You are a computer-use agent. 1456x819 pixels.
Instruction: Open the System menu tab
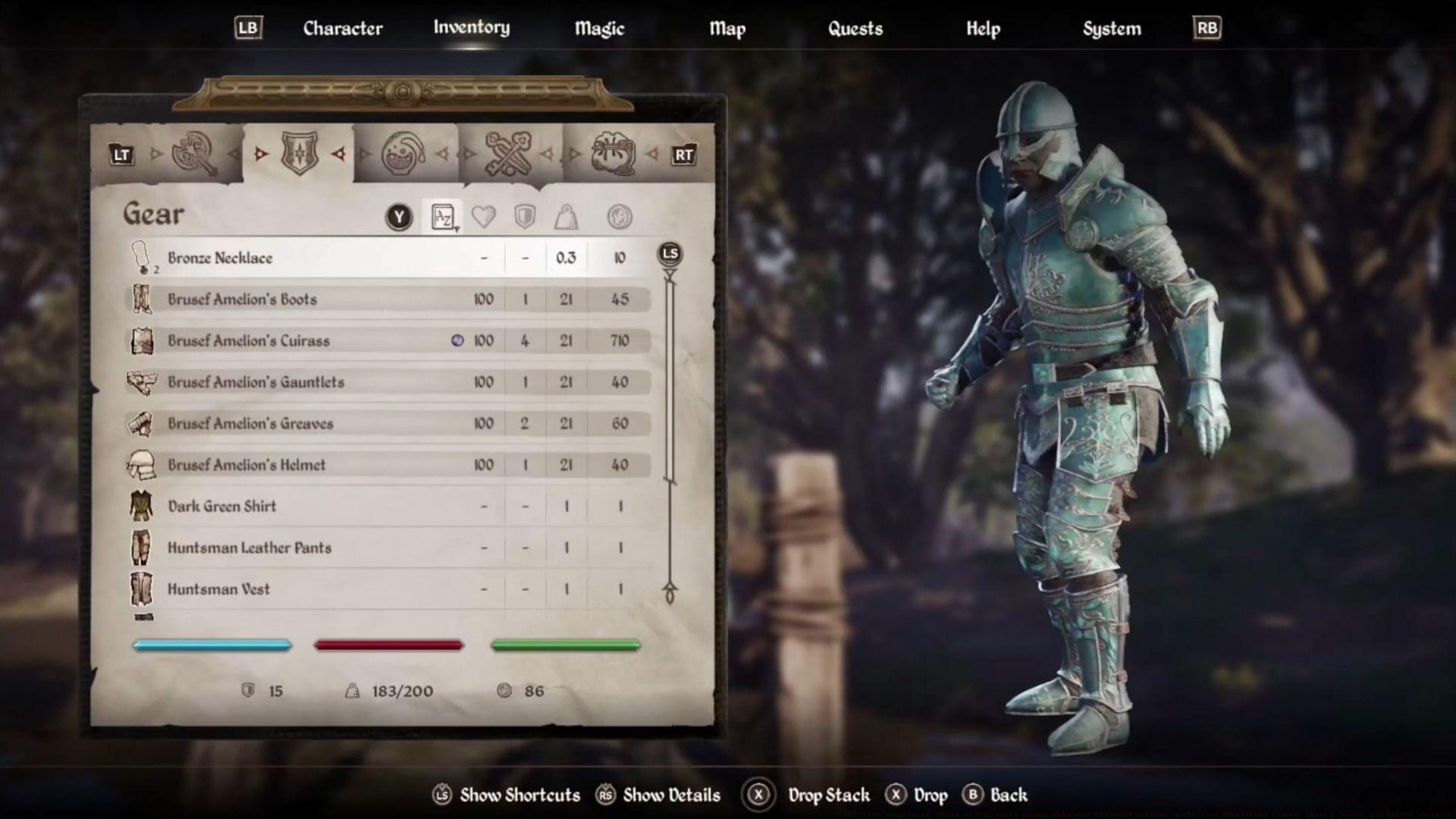pos(1111,29)
